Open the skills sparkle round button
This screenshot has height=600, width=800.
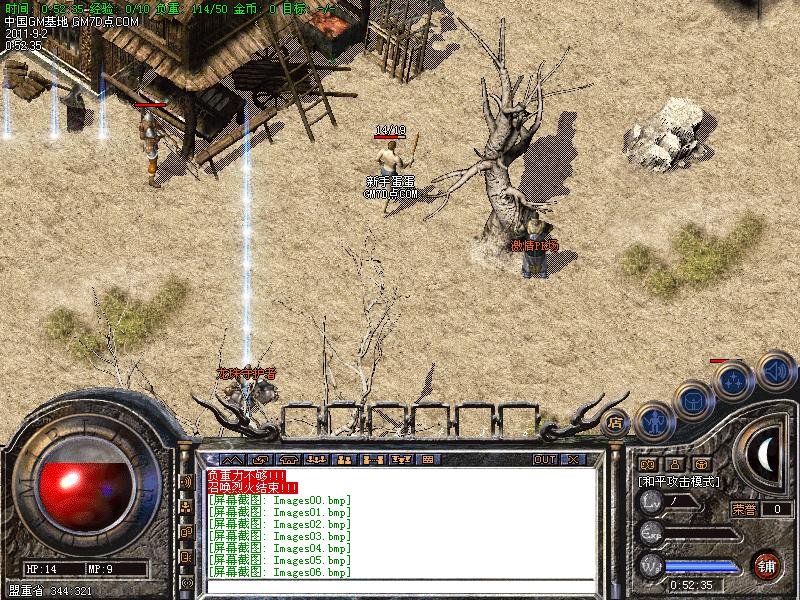coord(733,381)
